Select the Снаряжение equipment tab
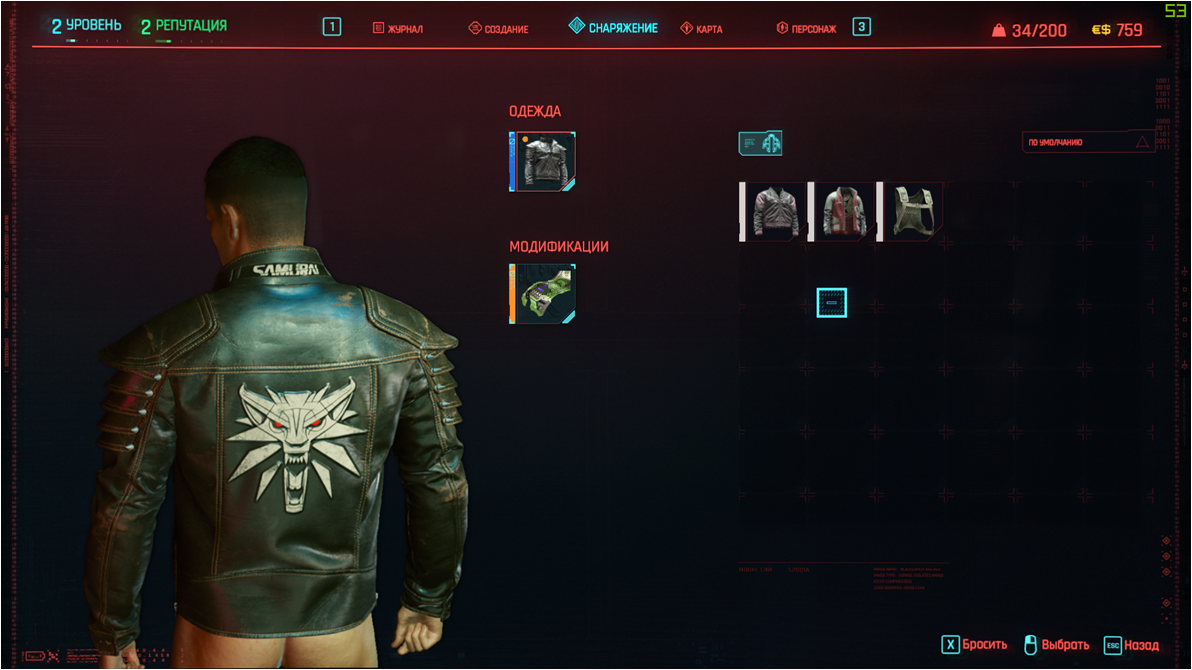 pos(613,28)
